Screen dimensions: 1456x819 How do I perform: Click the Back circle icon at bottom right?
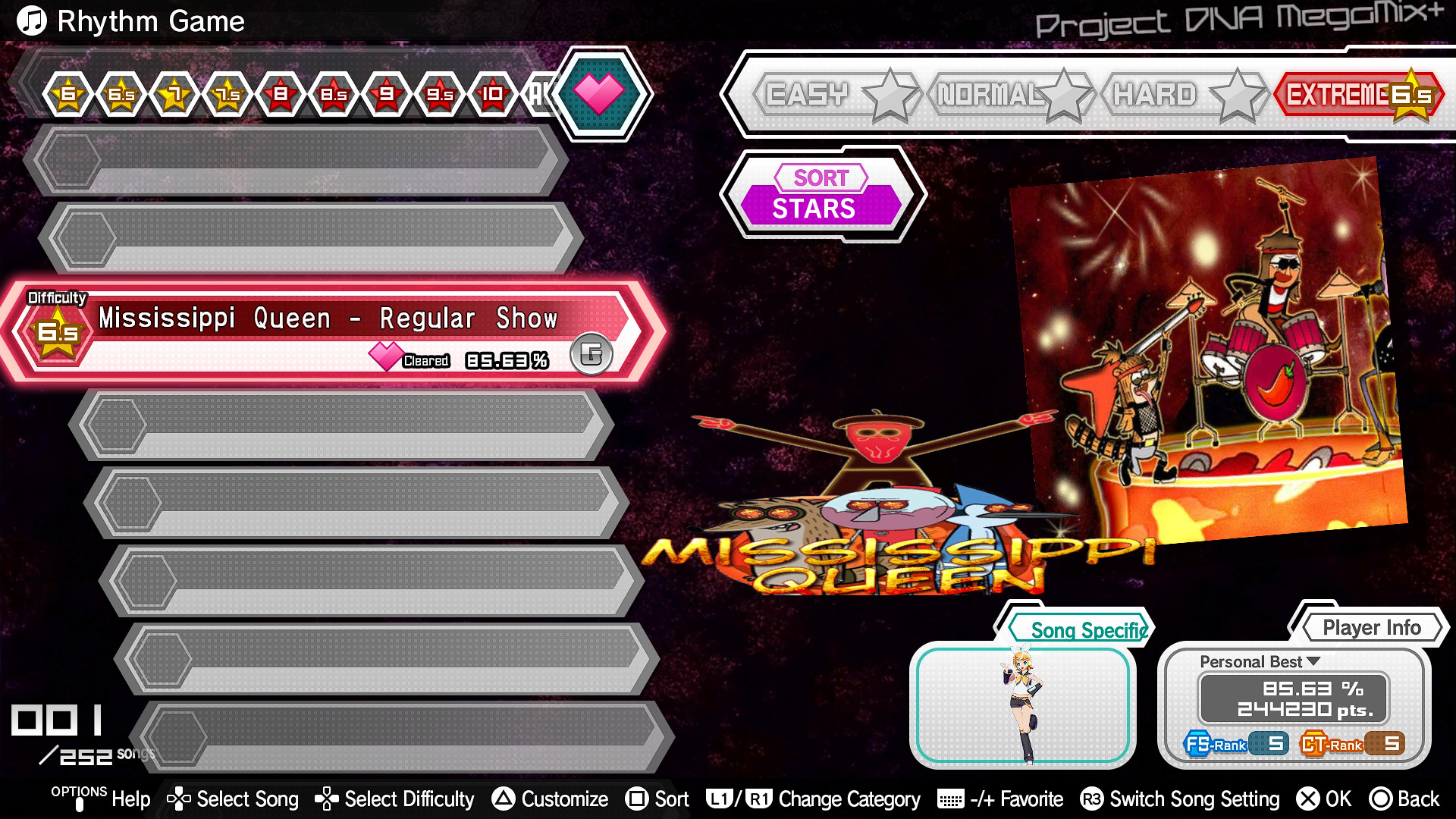click(1382, 799)
